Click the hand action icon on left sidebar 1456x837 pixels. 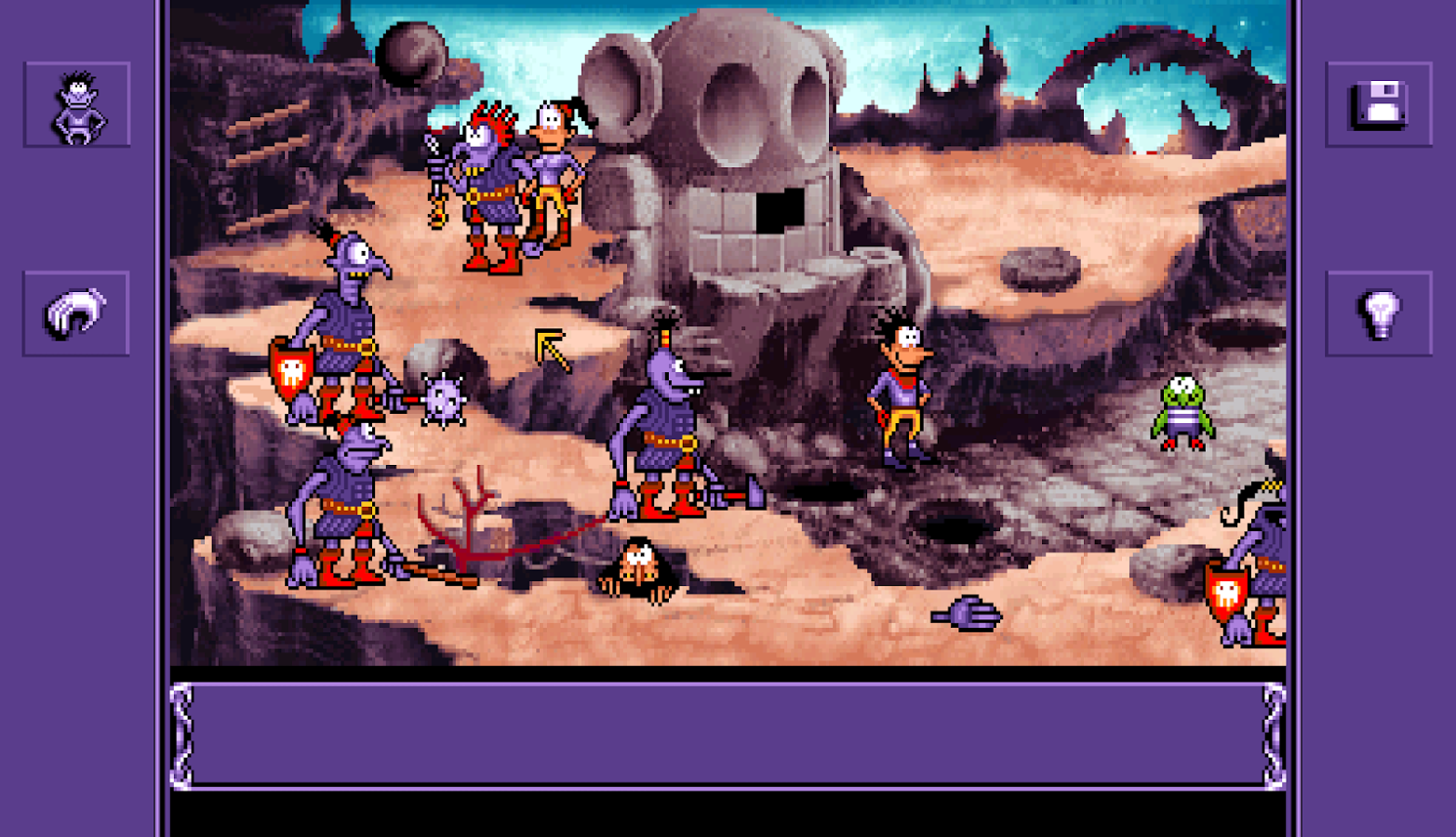[76, 312]
